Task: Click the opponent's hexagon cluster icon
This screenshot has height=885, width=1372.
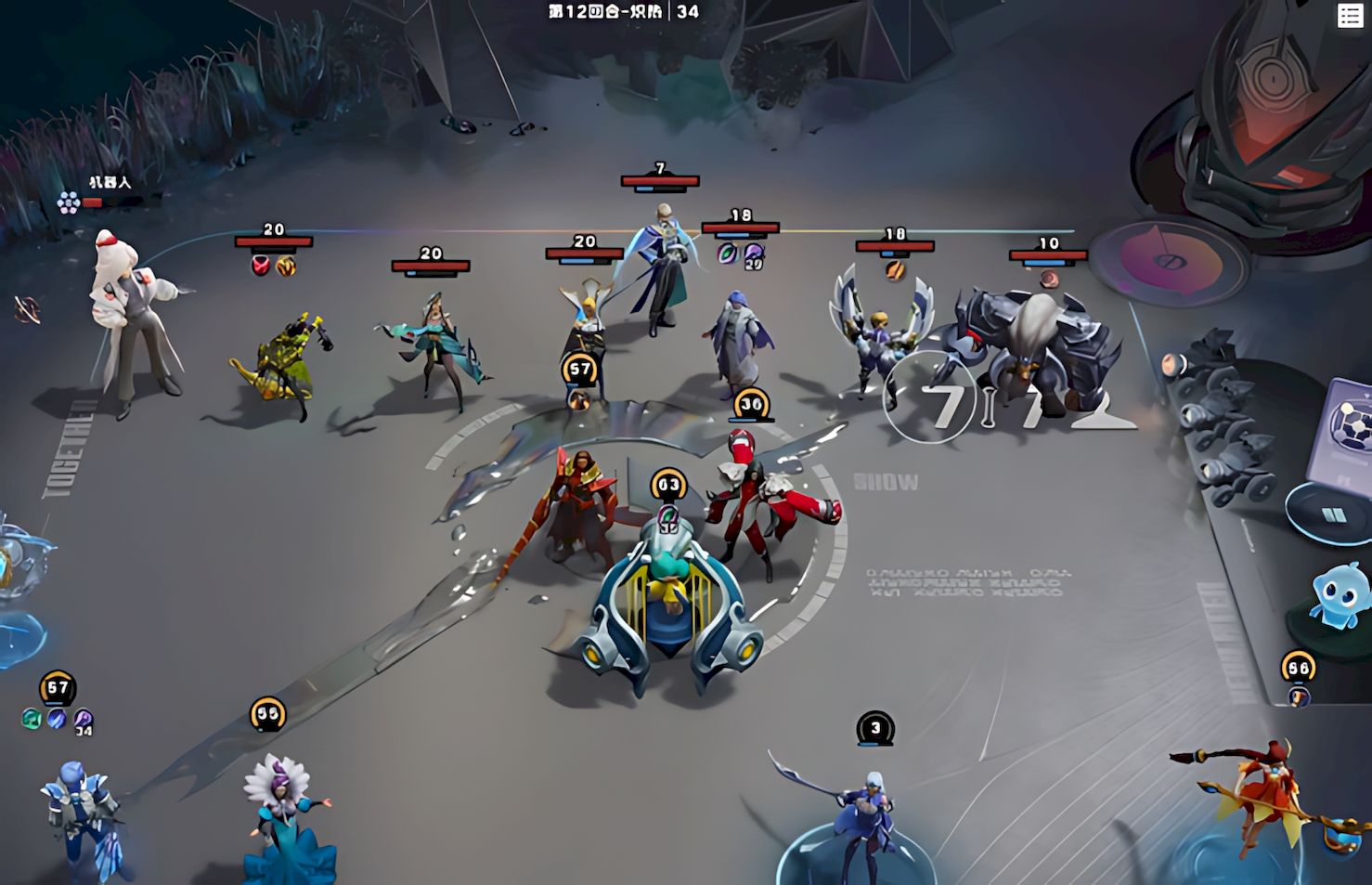Action: point(68,202)
